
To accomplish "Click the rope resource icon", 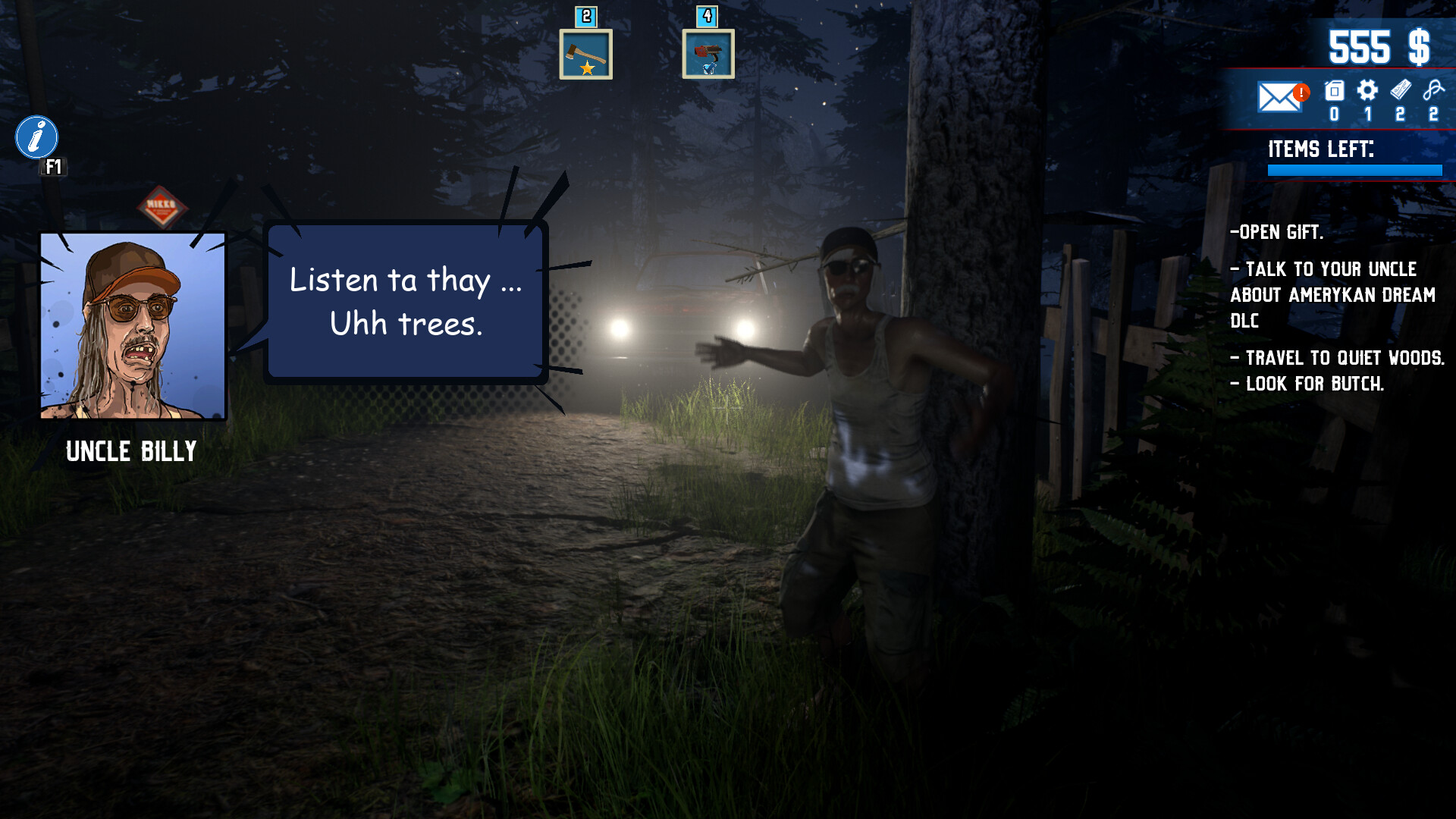I will click(x=1433, y=90).
